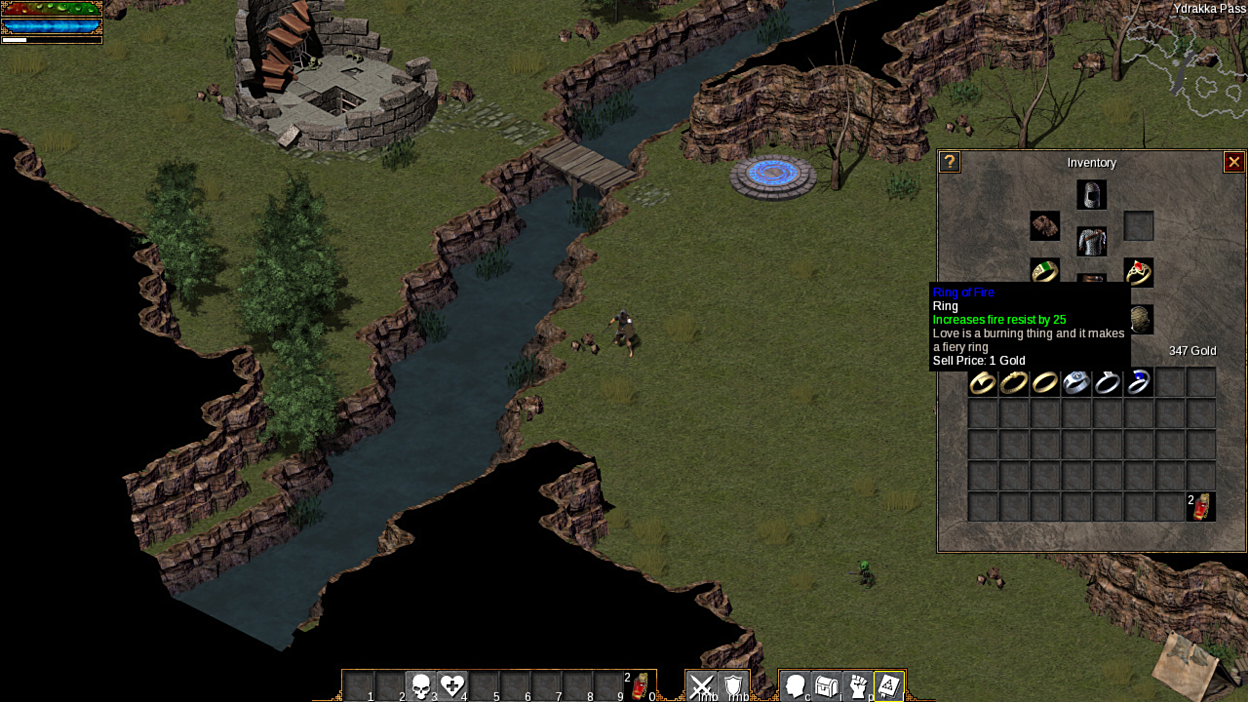The height and width of the screenshot is (702, 1248).
Task: Activate the skull skill on the hotbar
Action: pos(421,686)
